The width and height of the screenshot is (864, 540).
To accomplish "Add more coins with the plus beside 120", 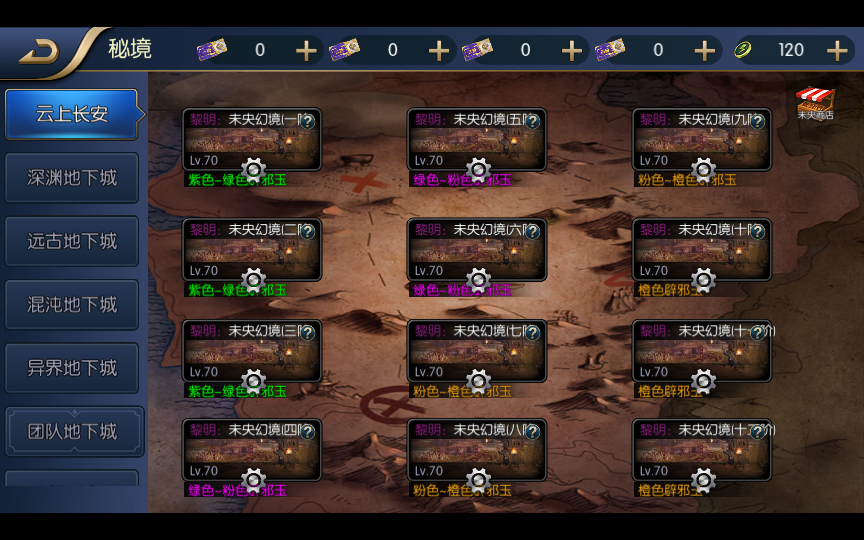I will (837, 50).
